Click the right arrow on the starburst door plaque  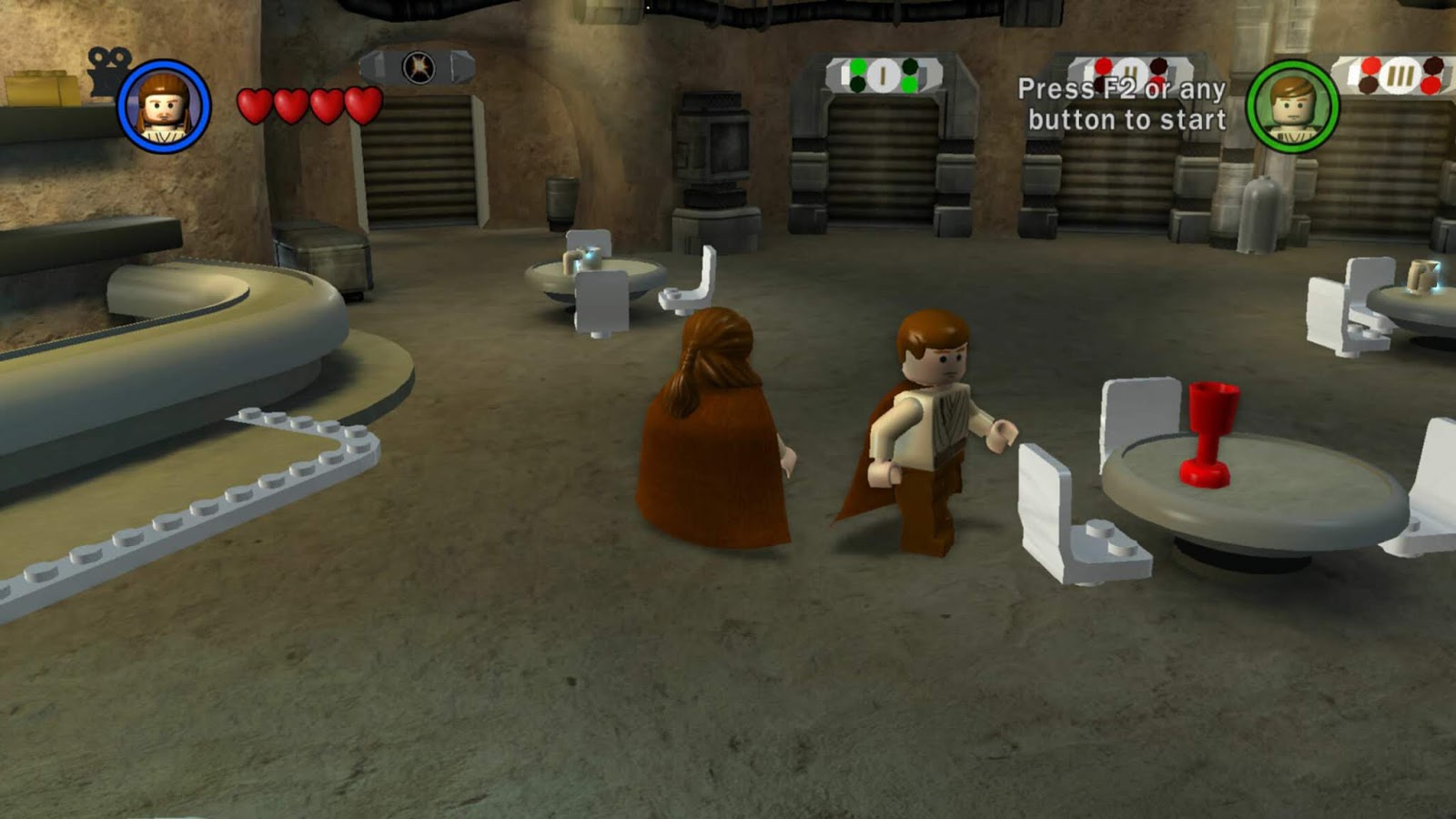coord(461,66)
